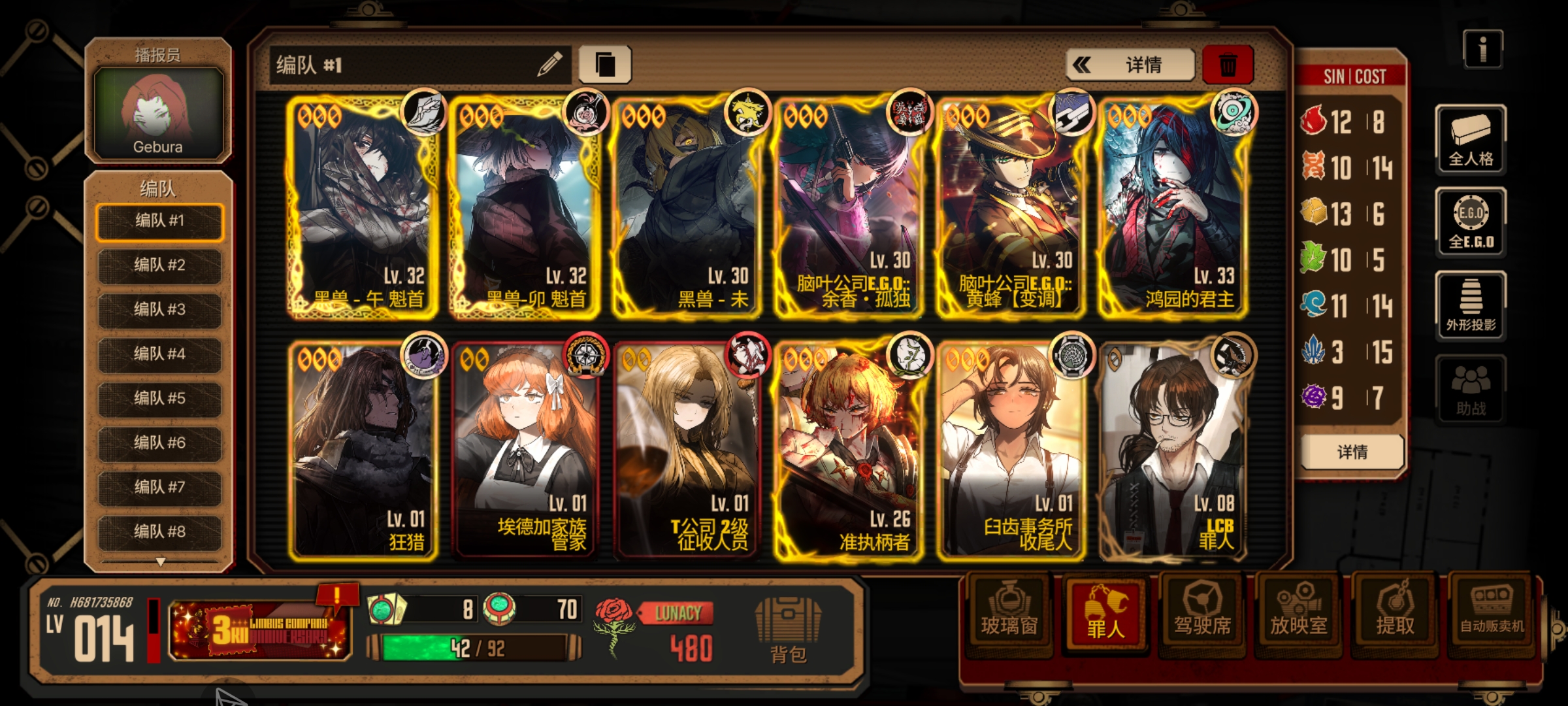
Task: Open 全人格 identities list
Action: point(1471,140)
